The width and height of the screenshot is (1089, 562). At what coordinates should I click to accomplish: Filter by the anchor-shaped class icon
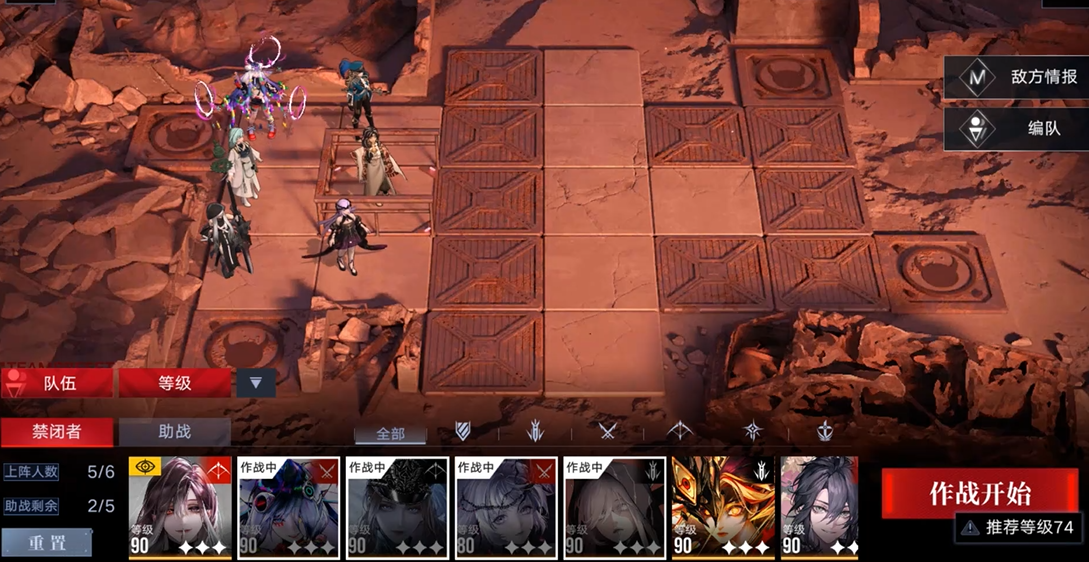tap(825, 431)
